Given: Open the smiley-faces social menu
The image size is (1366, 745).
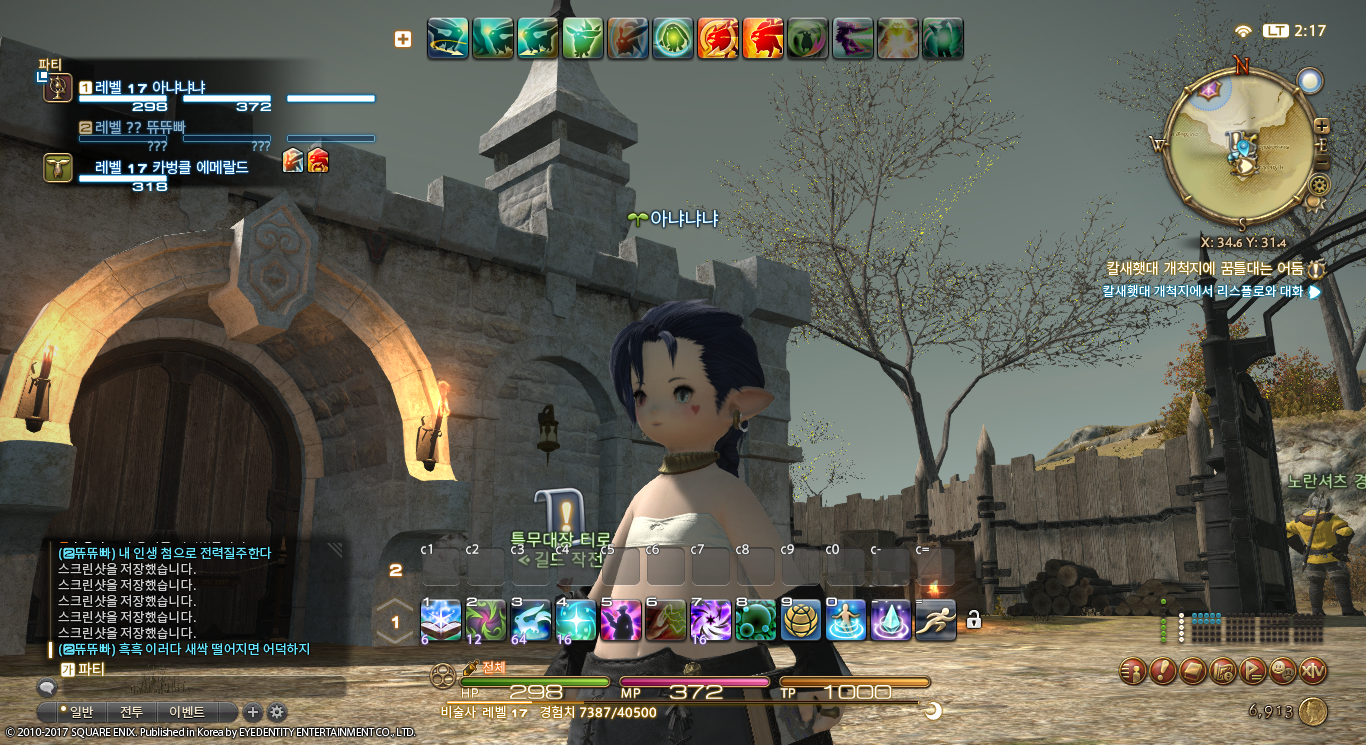Looking at the screenshot, I should click(x=1283, y=671).
